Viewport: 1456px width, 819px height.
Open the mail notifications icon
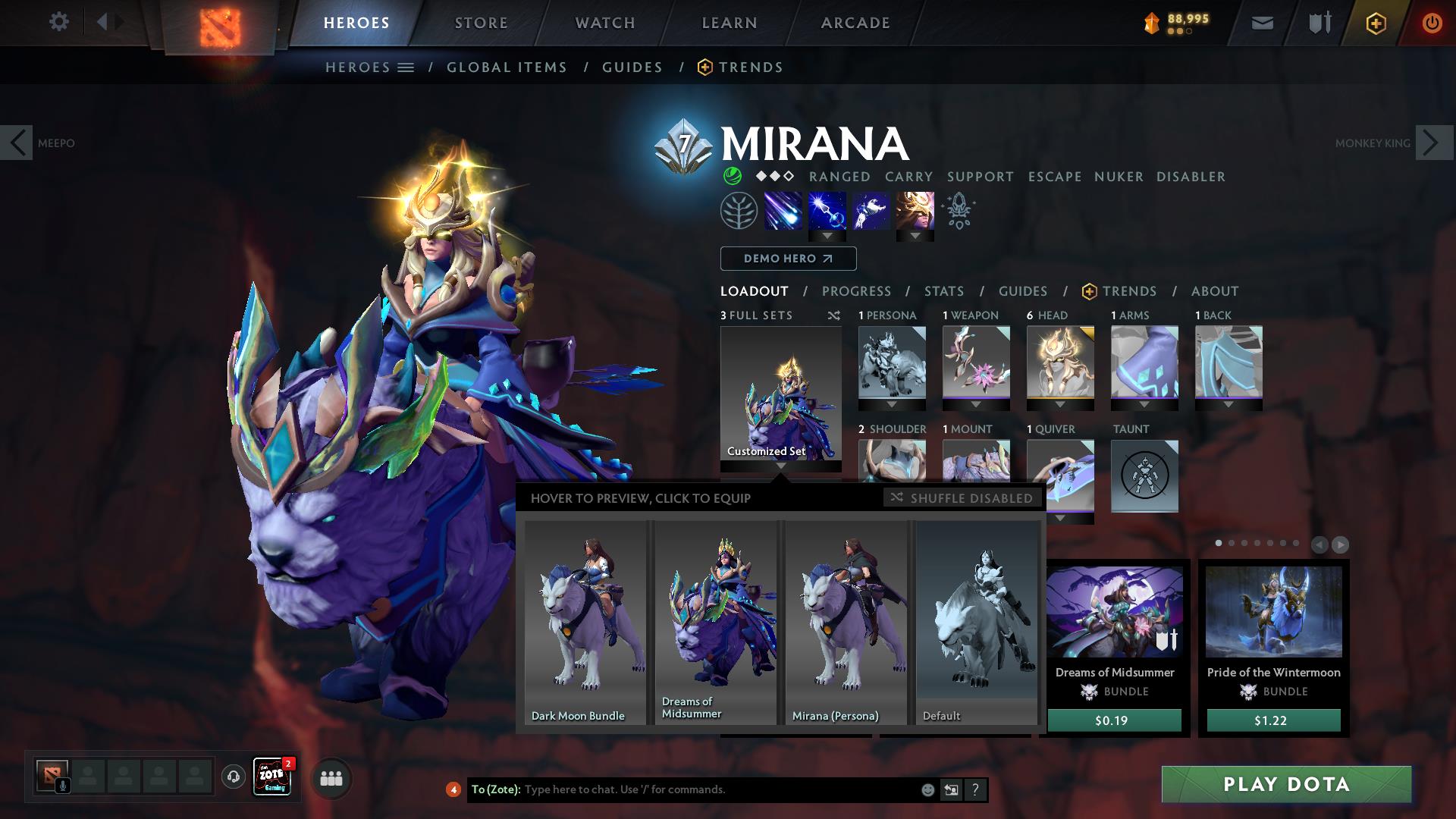click(x=1262, y=22)
